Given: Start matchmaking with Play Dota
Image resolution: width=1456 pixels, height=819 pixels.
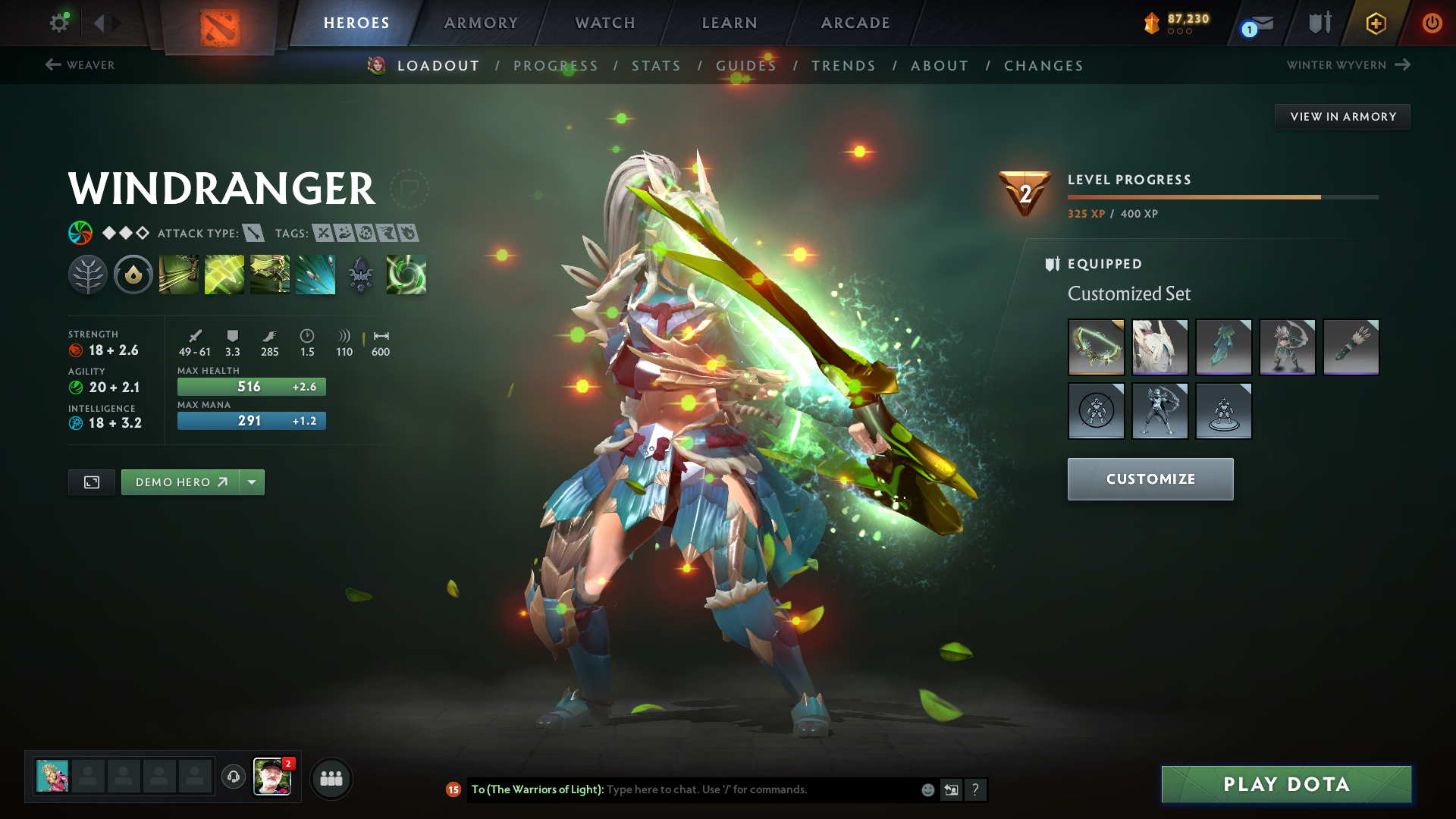Looking at the screenshot, I should [1286, 784].
